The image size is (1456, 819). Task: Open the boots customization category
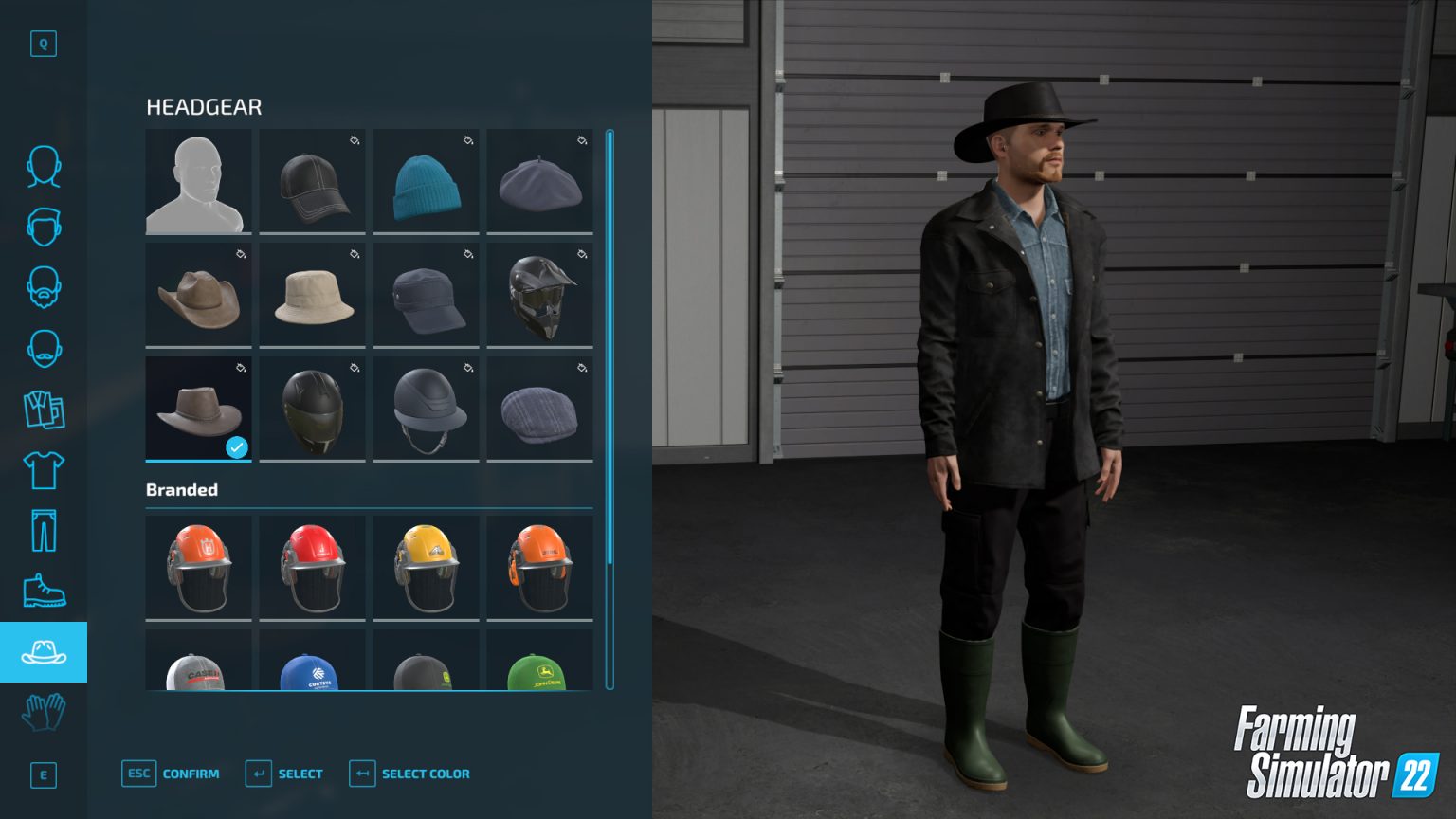44,590
